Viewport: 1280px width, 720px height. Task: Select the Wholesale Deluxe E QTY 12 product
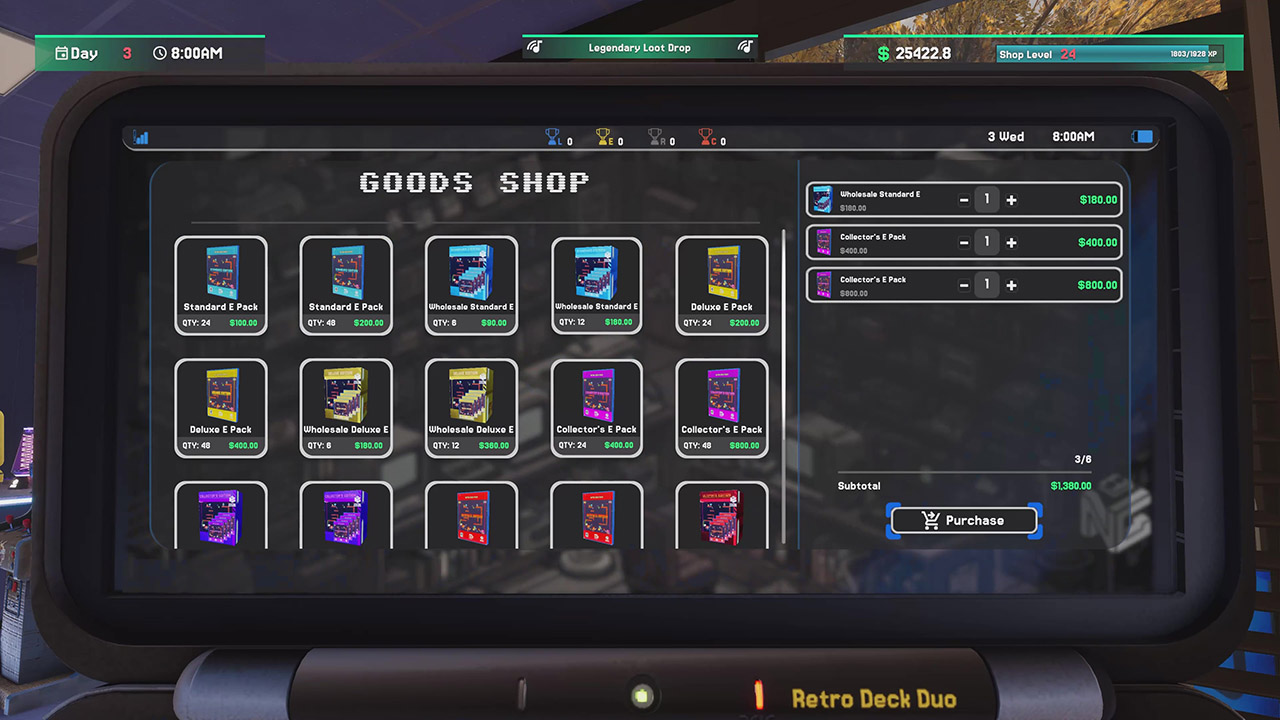(471, 407)
